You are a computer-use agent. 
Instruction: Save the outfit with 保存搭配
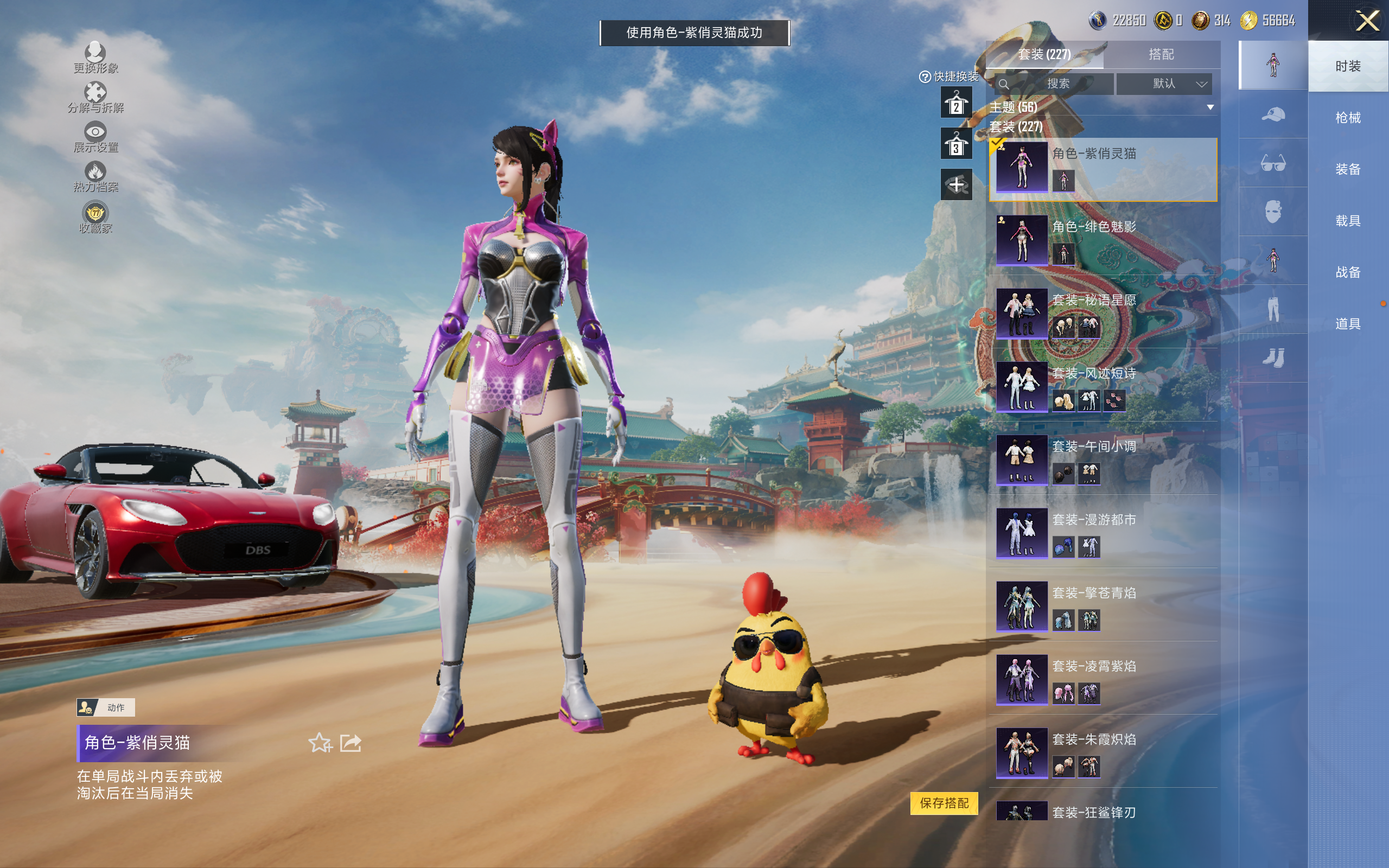[944, 802]
